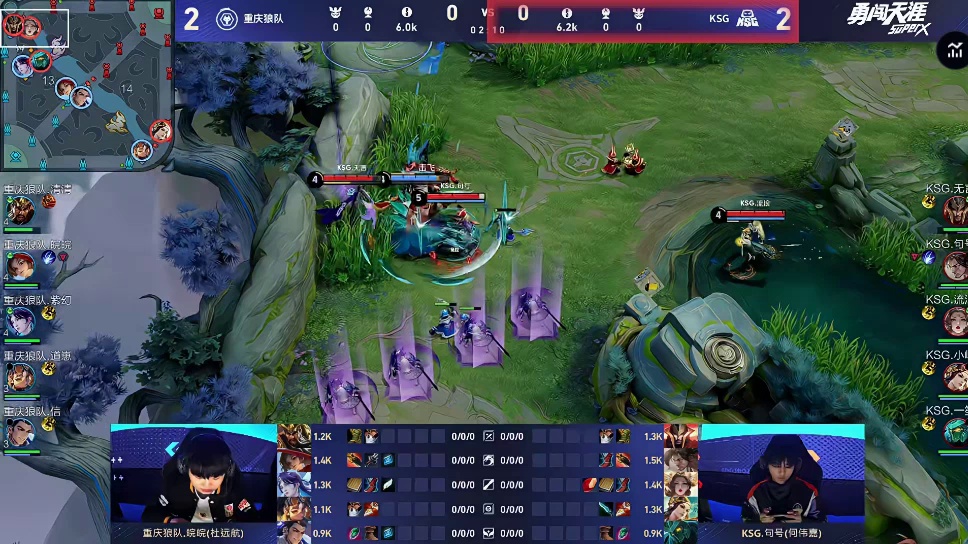Click the KSG.句号 player webcam panel

781,477
